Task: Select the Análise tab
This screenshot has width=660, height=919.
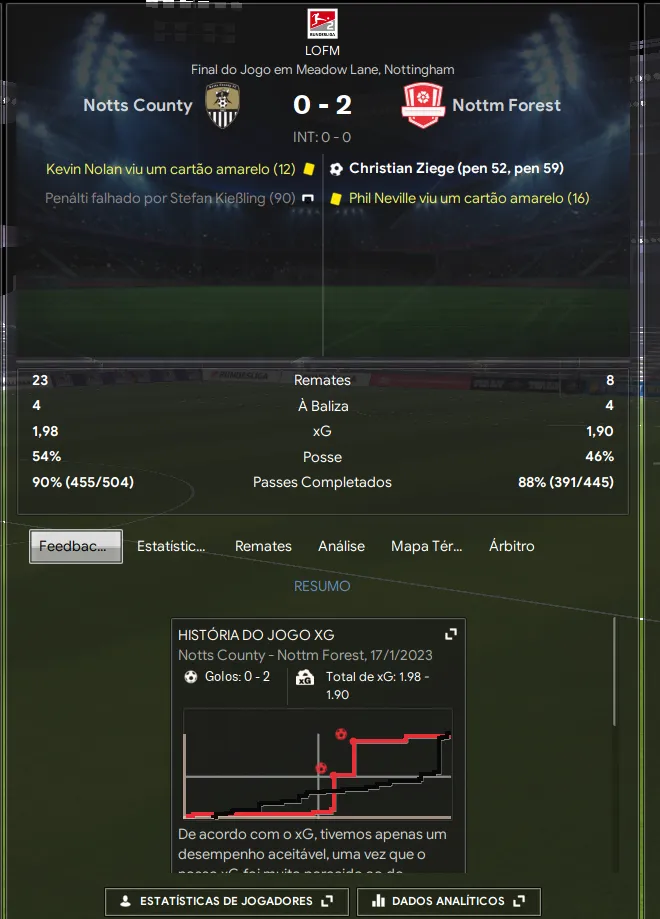Action: point(341,546)
